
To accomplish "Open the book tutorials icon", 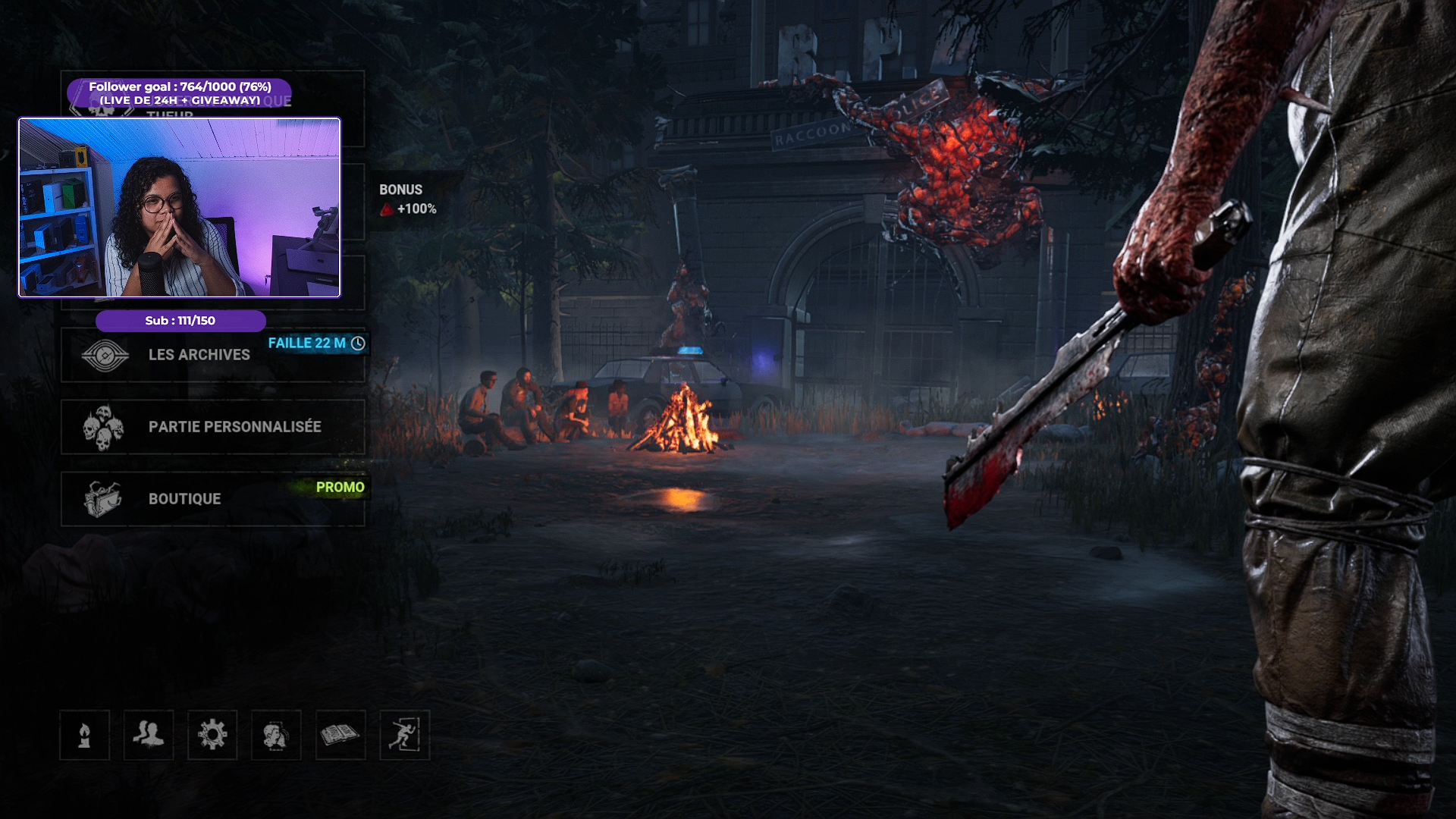I will [x=340, y=735].
